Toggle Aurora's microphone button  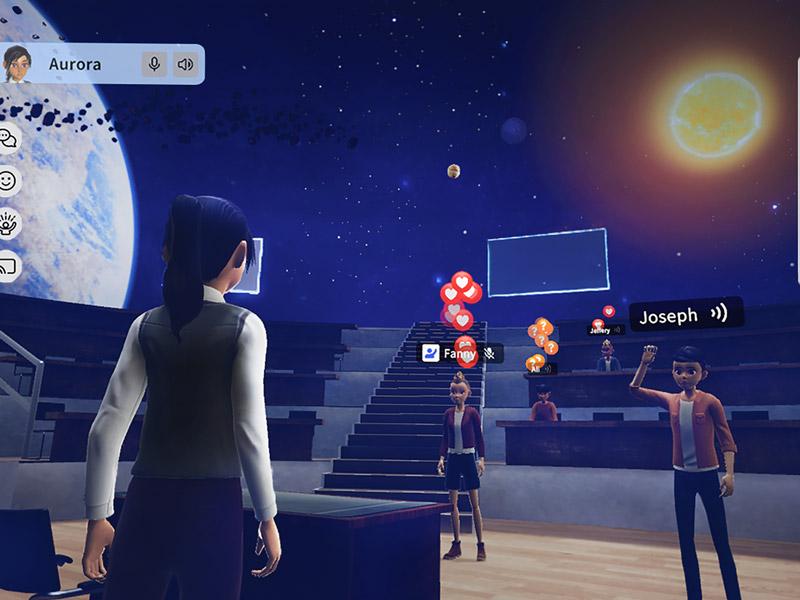[154, 64]
